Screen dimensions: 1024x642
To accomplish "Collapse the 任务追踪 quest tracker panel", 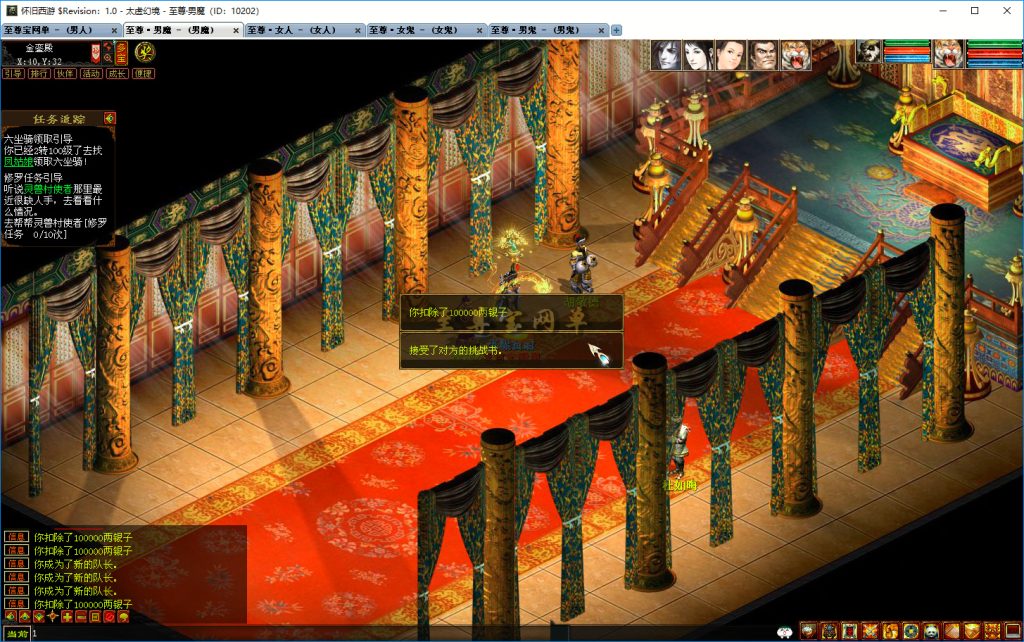I will pos(109,118).
